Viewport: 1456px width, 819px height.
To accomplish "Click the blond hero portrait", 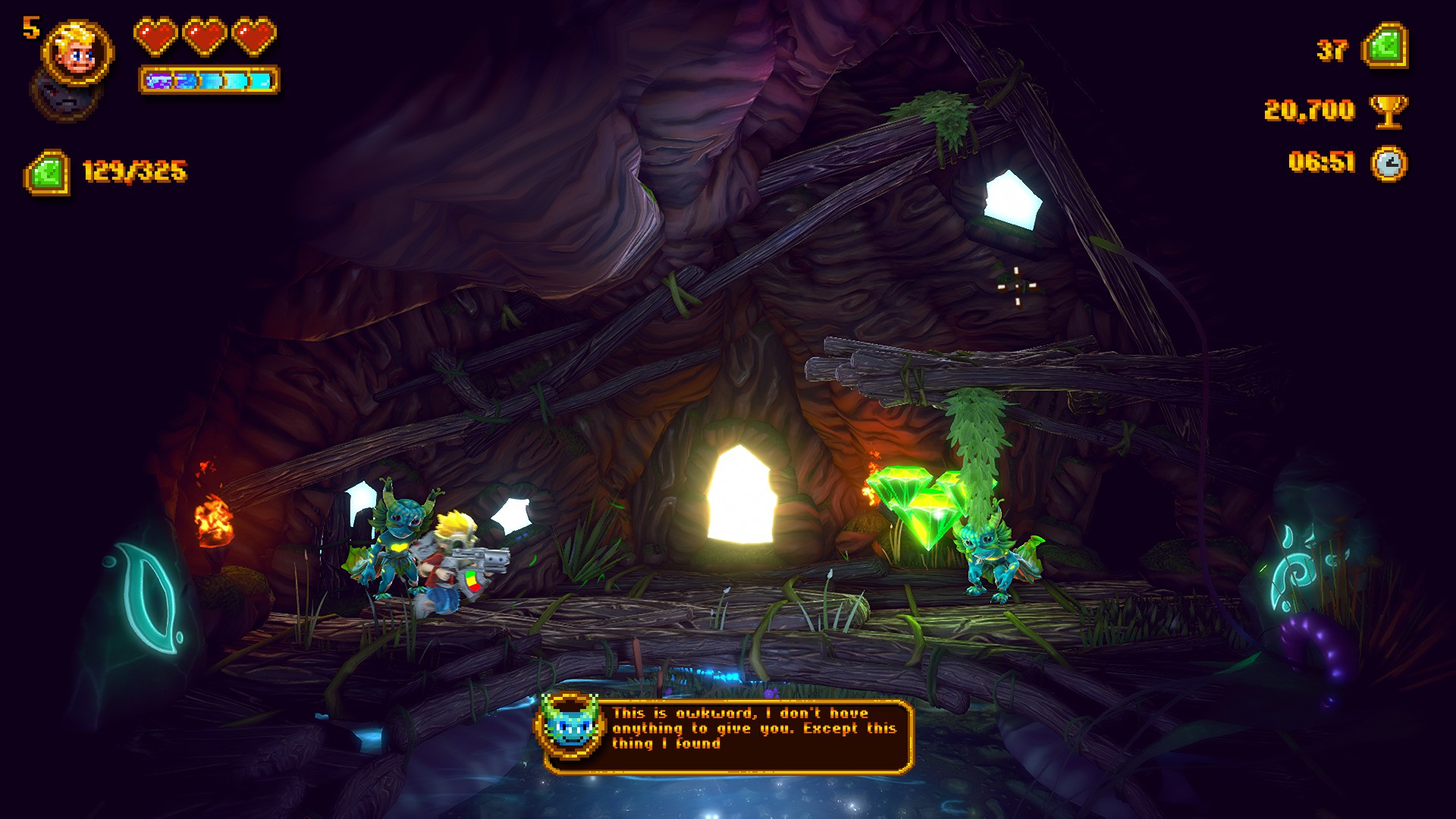I will (x=77, y=52).
